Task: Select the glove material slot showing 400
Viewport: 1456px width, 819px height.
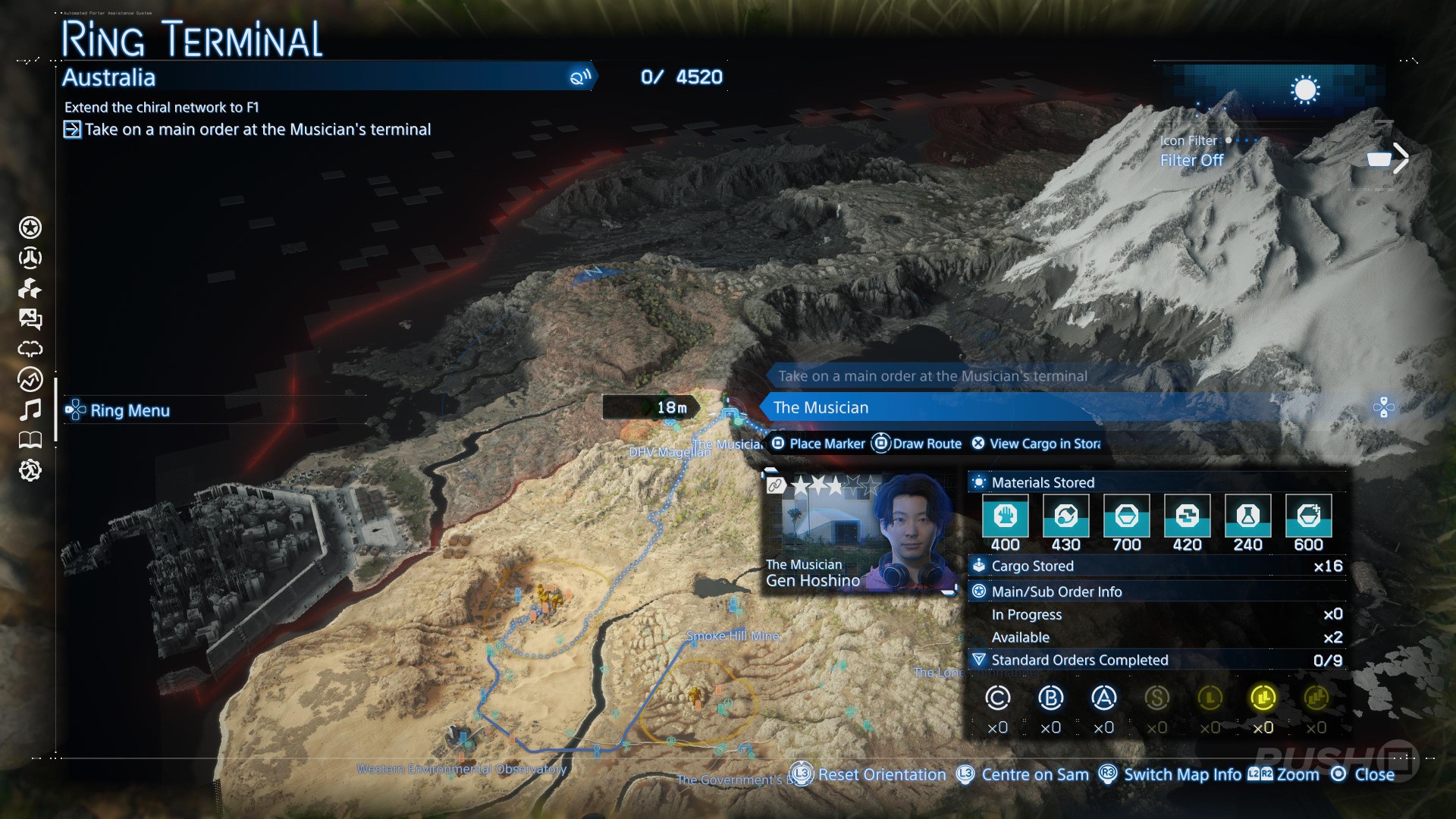Action: pyautogui.click(x=1005, y=516)
